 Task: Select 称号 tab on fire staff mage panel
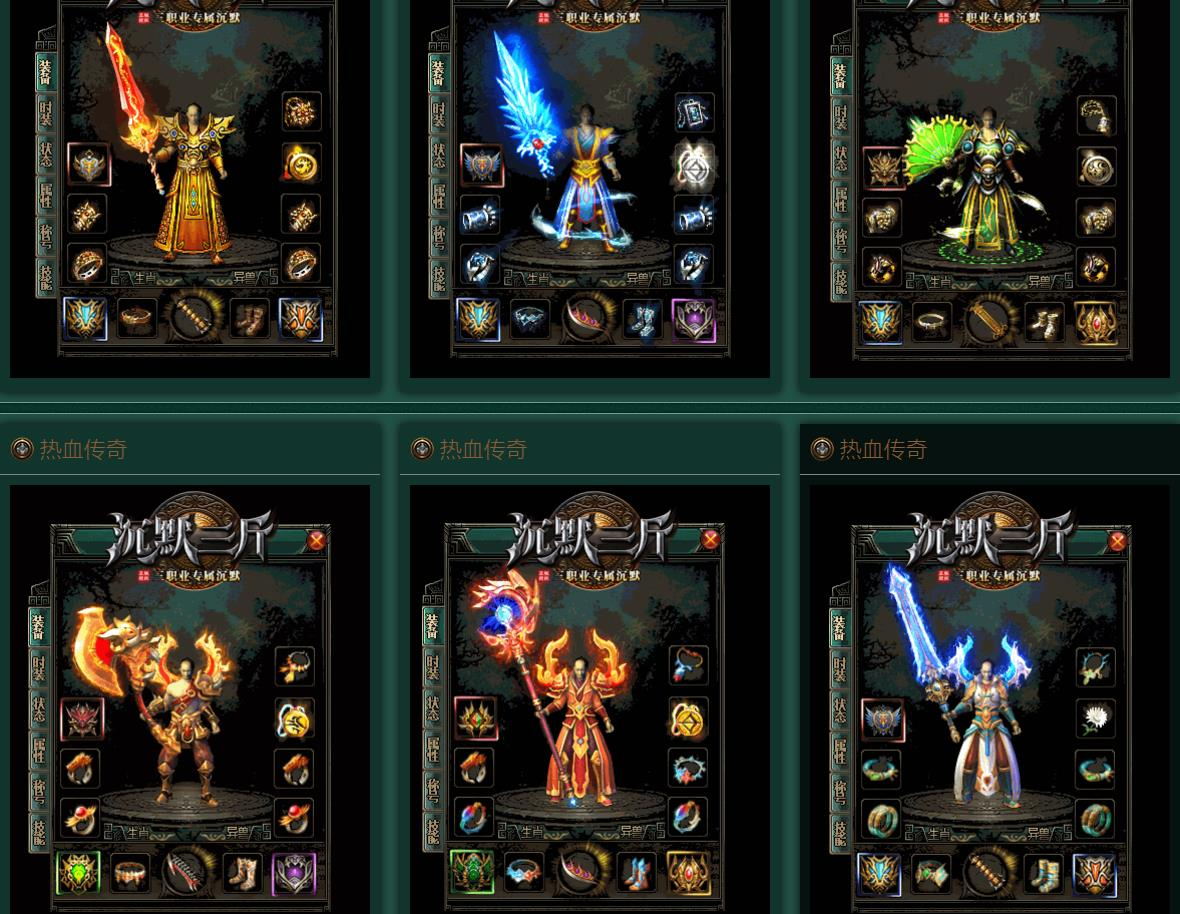point(433,789)
